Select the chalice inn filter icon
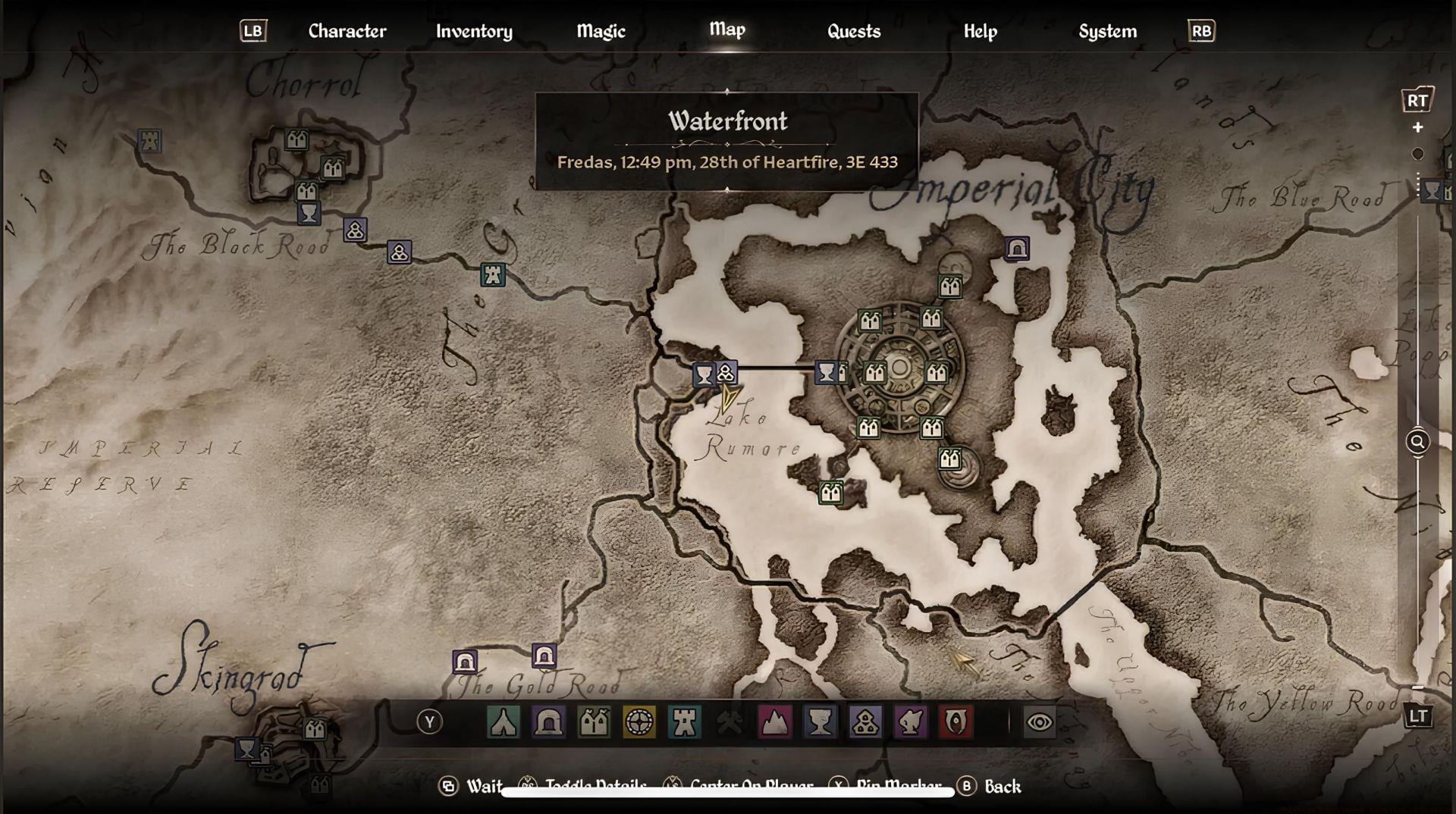This screenshot has height=814, width=1456. [x=821, y=722]
